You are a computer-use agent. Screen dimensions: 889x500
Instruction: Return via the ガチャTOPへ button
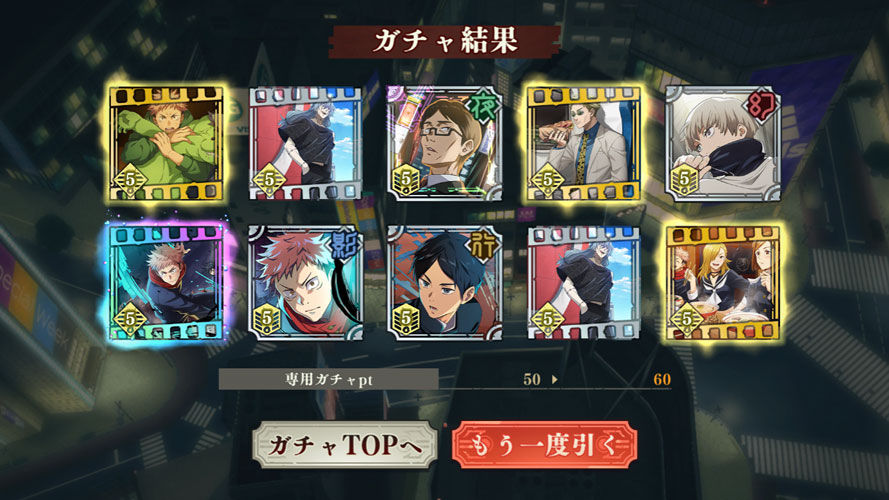345,445
